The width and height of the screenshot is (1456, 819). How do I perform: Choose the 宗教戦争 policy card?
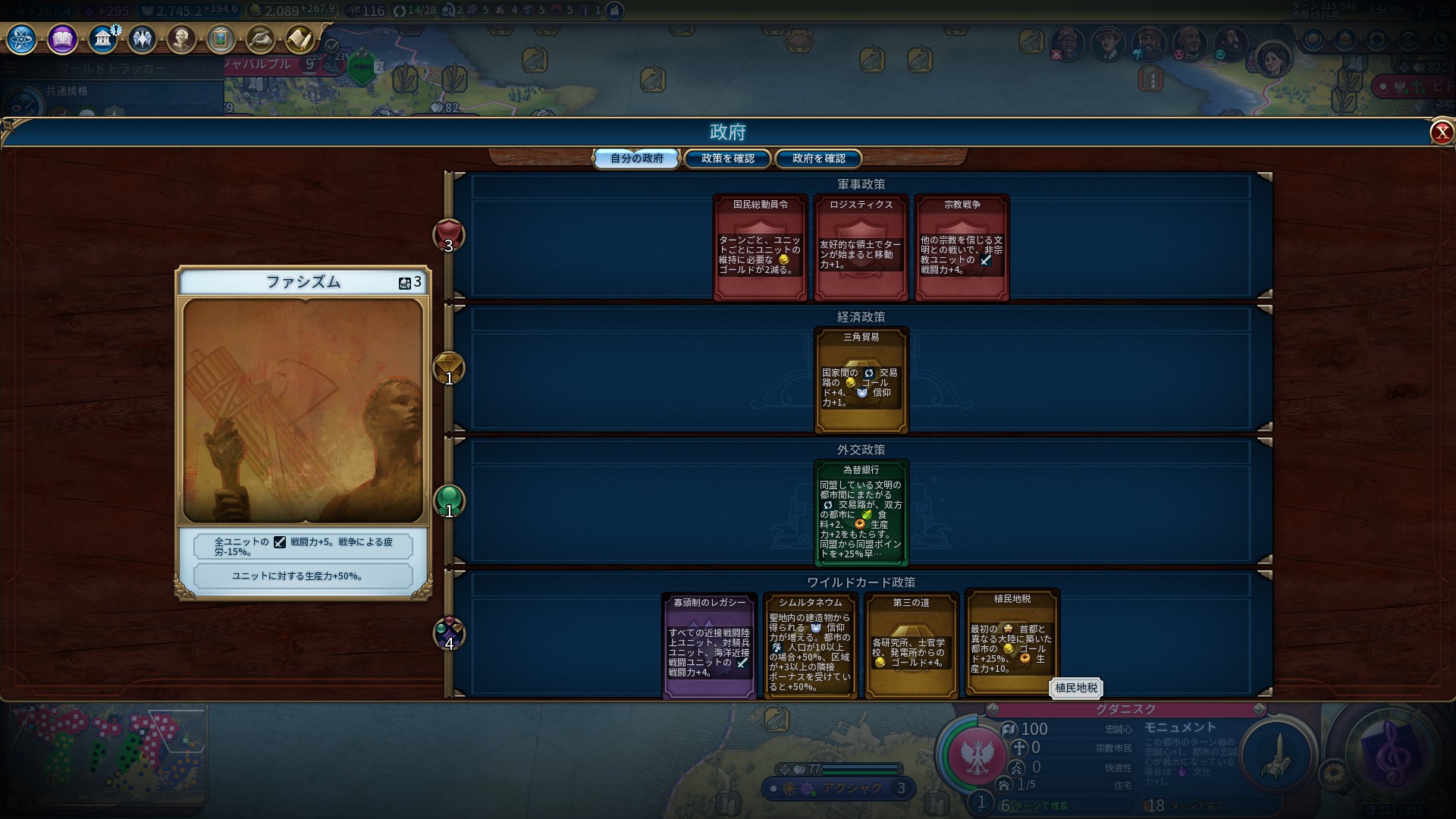(962, 247)
